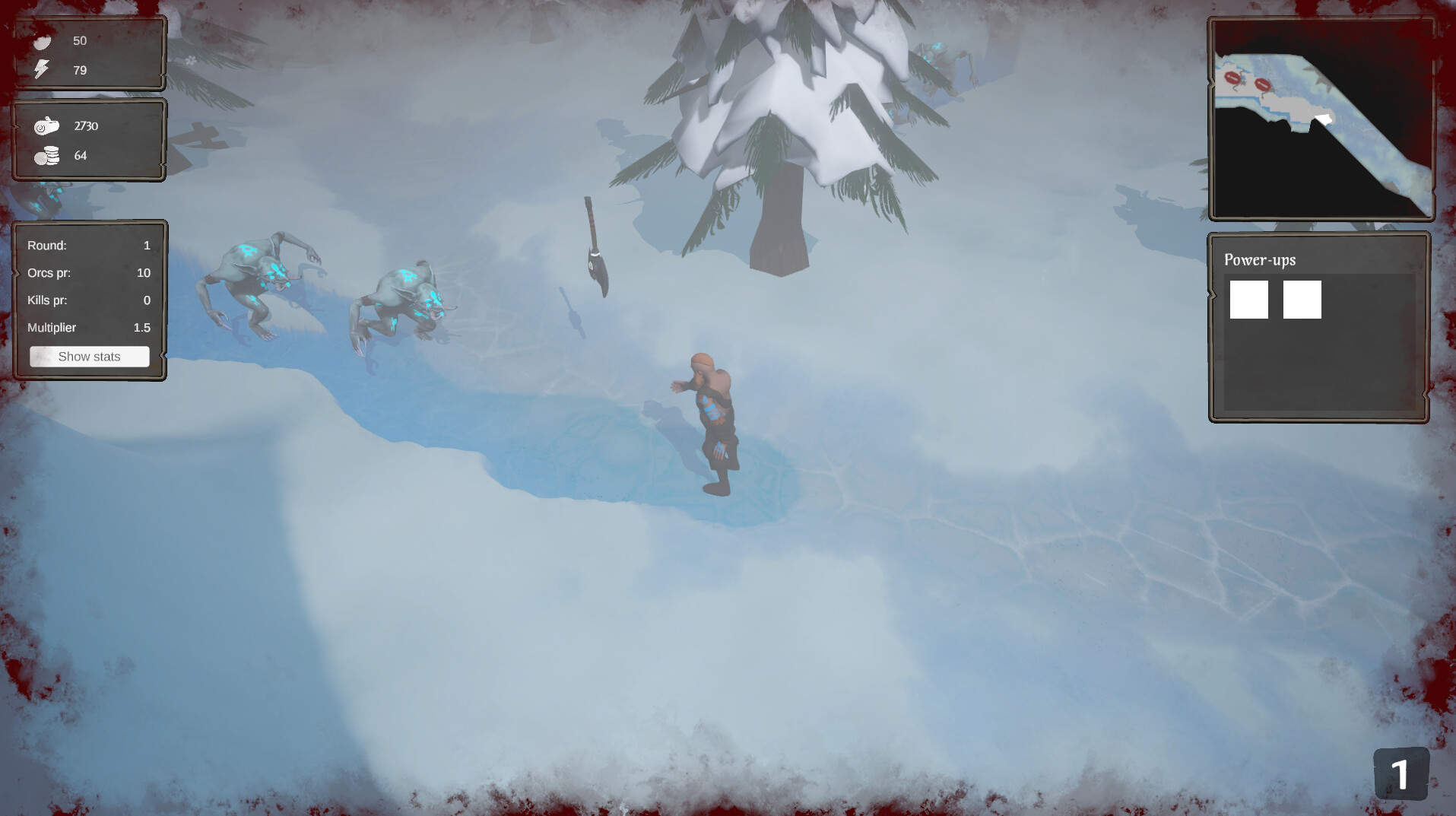Open the Power-ups section header
This screenshot has width=1456, height=816.
coord(1259,259)
